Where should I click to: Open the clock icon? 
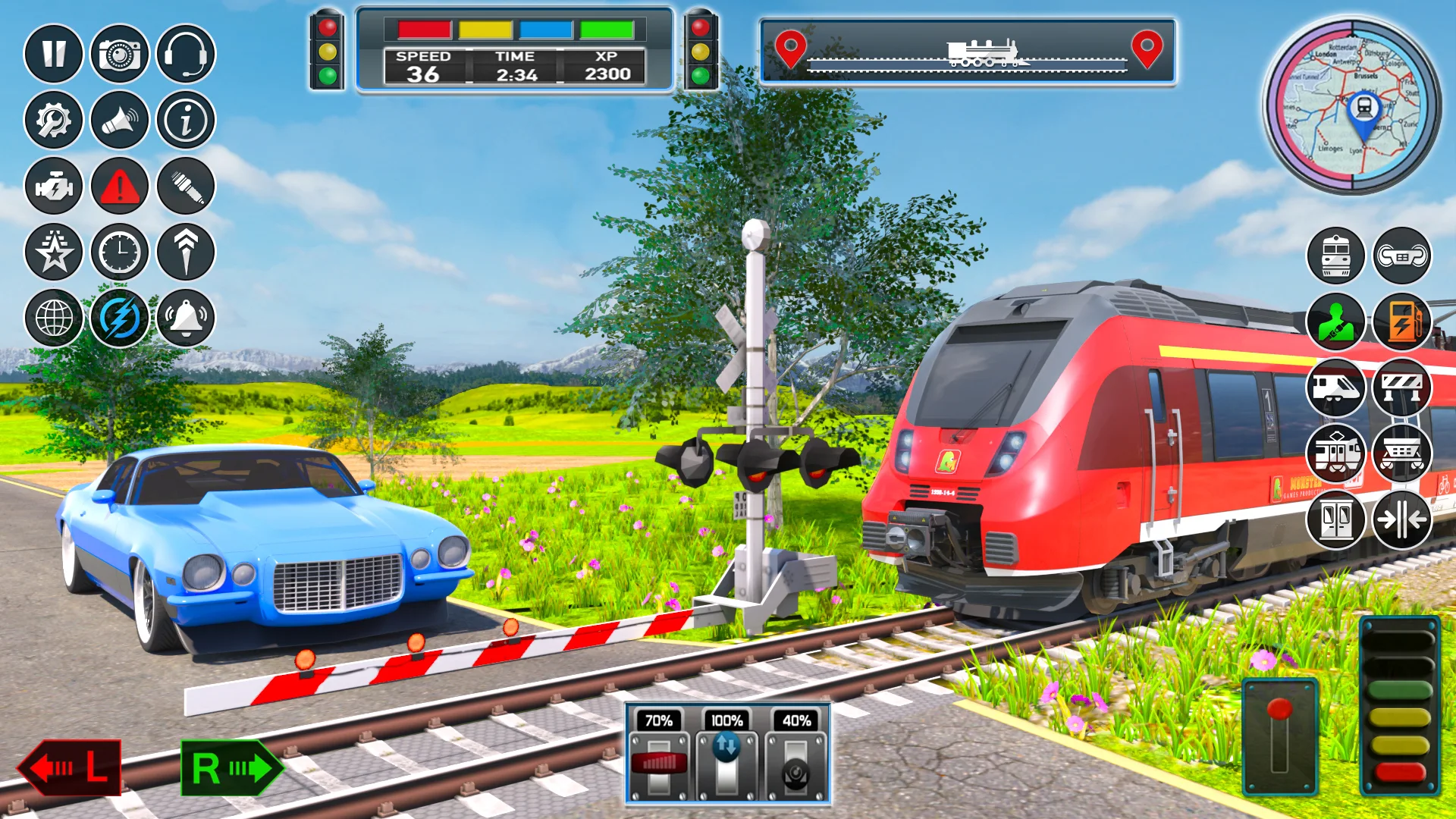[120, 252]
